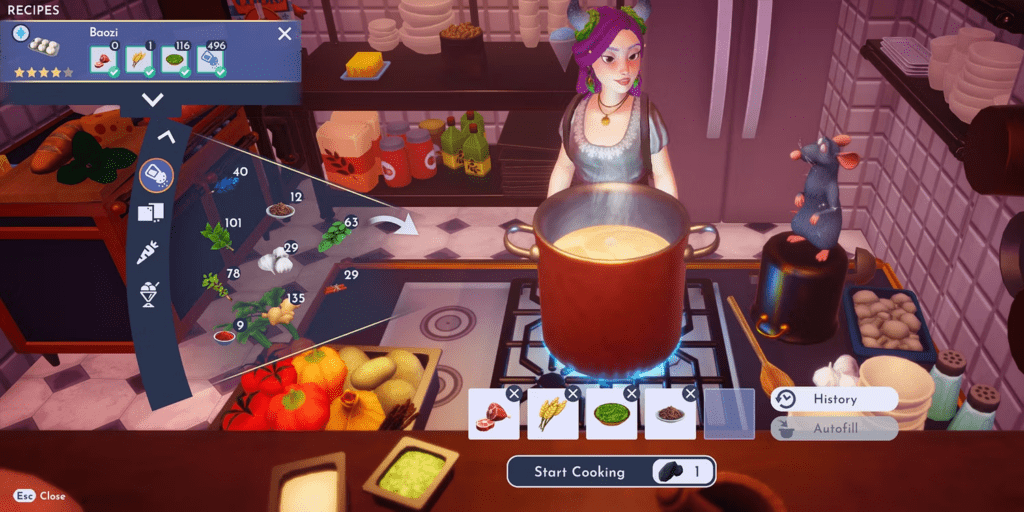
Task: Remove the soy sauce dish ingredient
Action: pyautogui.click(x=689, y=394)
